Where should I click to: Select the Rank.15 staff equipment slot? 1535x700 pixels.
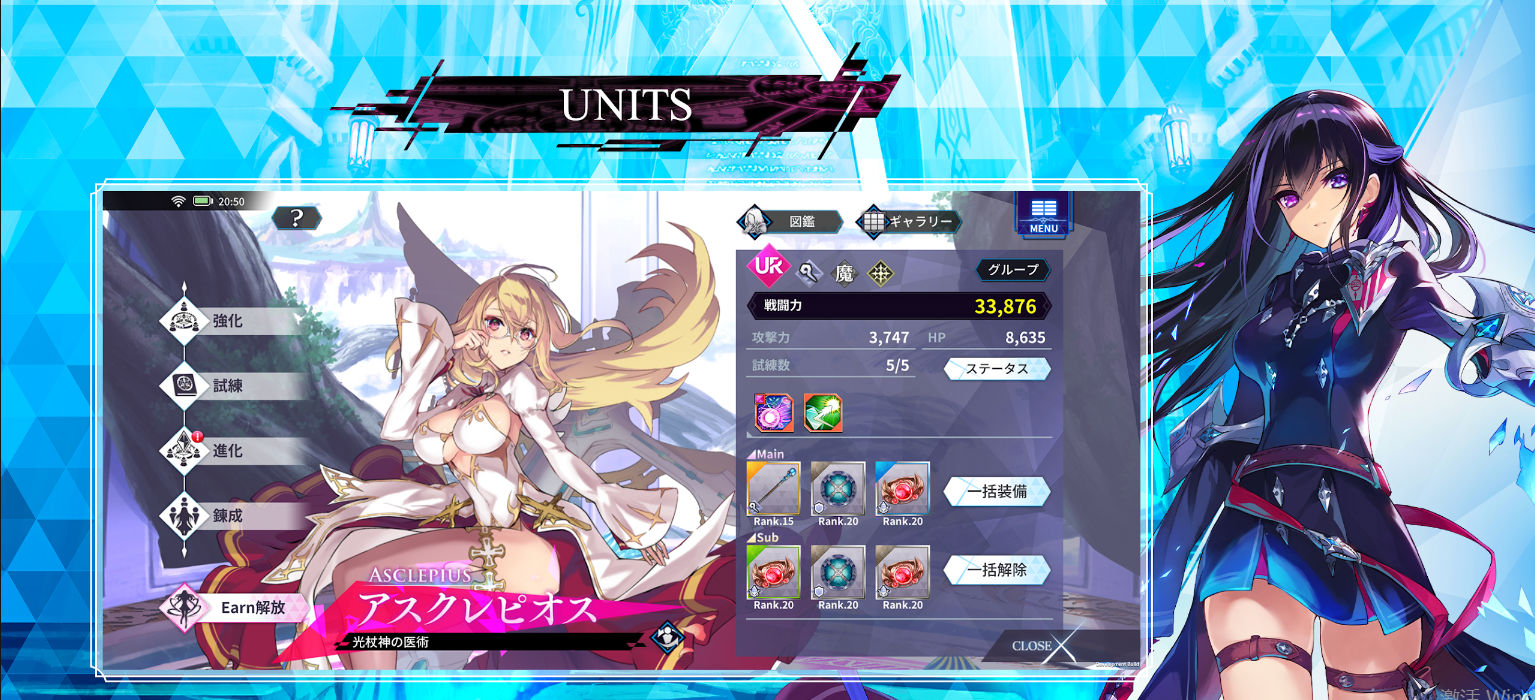coord(773,488)
